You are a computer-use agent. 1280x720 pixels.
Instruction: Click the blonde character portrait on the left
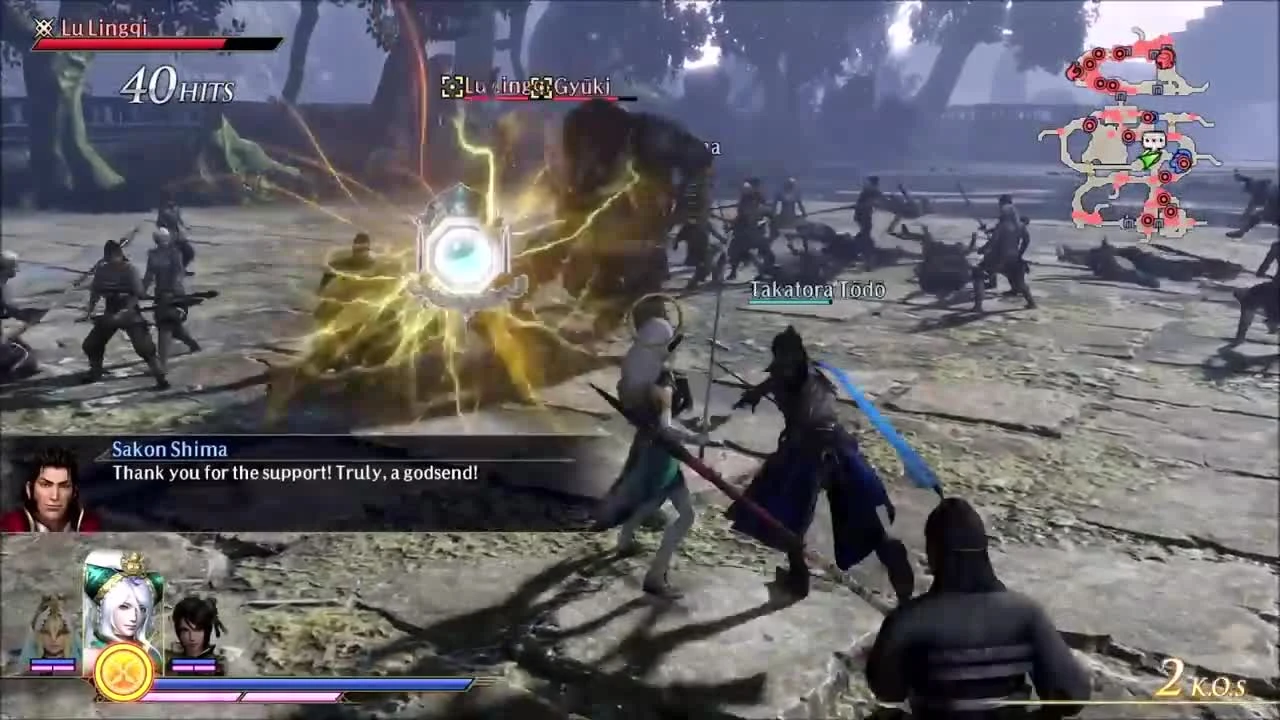pos(50,625)
